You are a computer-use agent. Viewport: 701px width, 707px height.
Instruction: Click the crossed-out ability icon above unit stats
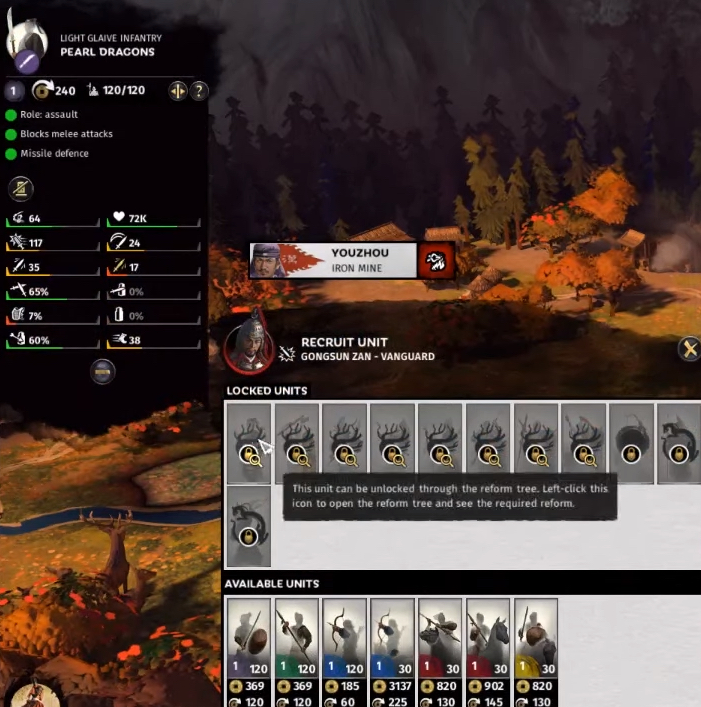20,188
